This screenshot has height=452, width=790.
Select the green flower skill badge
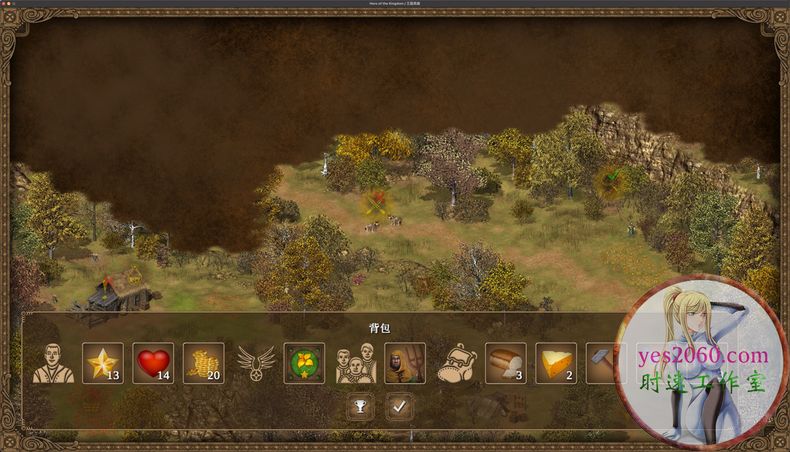[x=304, y=363]
